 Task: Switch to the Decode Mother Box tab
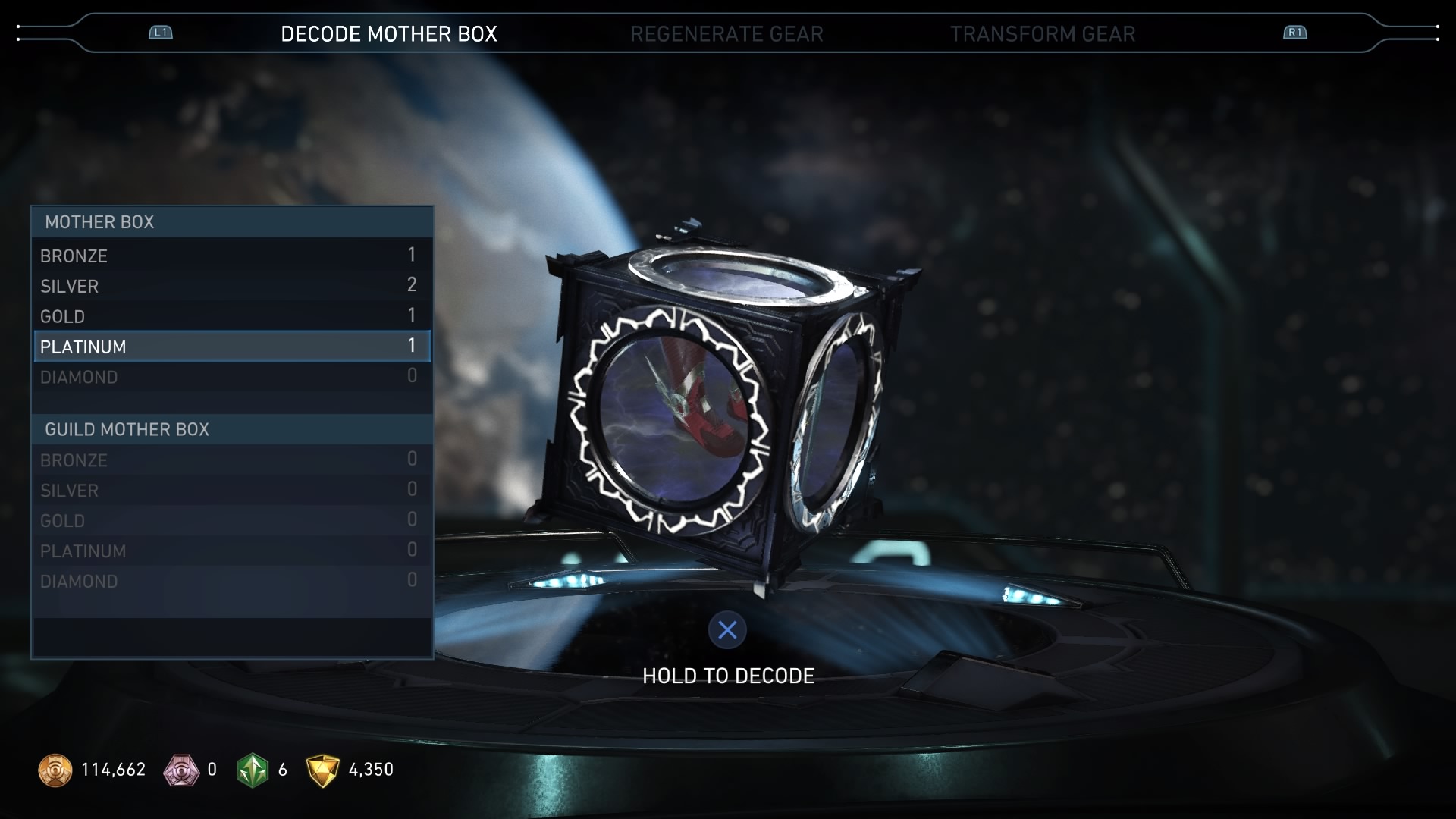[388, 34]
